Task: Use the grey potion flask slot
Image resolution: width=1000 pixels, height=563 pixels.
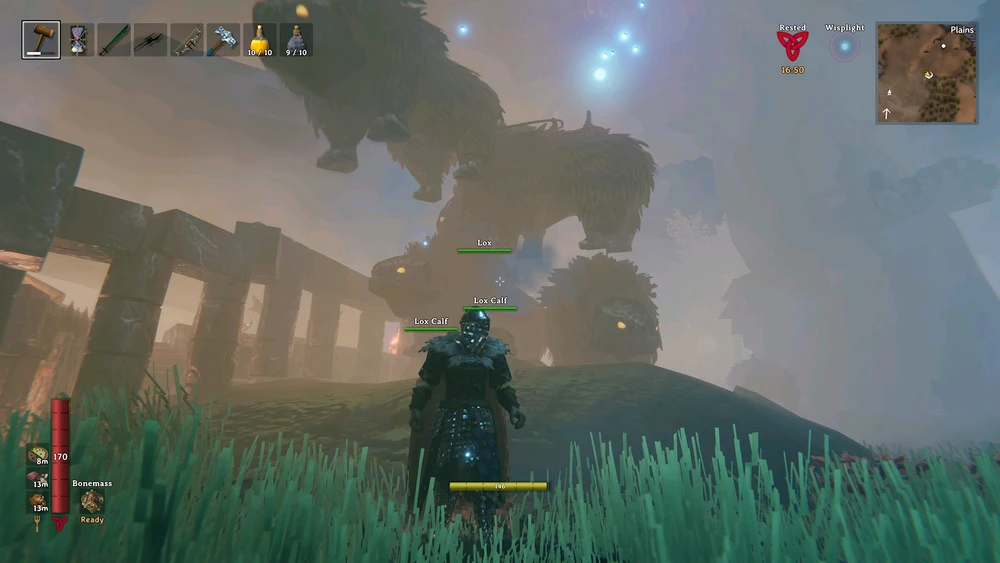Action: point(296,39)
